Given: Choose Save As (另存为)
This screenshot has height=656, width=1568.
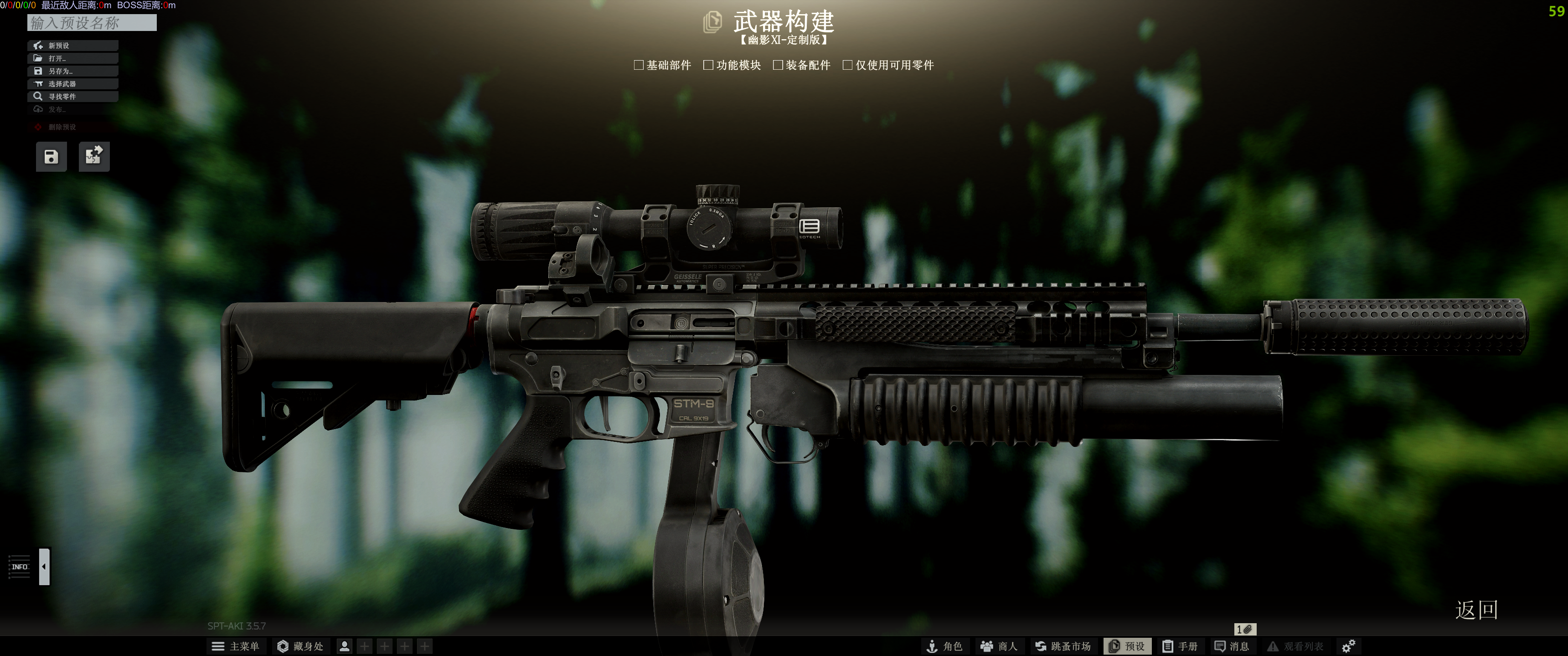Looking at the screenshot, I should [72, 71].
